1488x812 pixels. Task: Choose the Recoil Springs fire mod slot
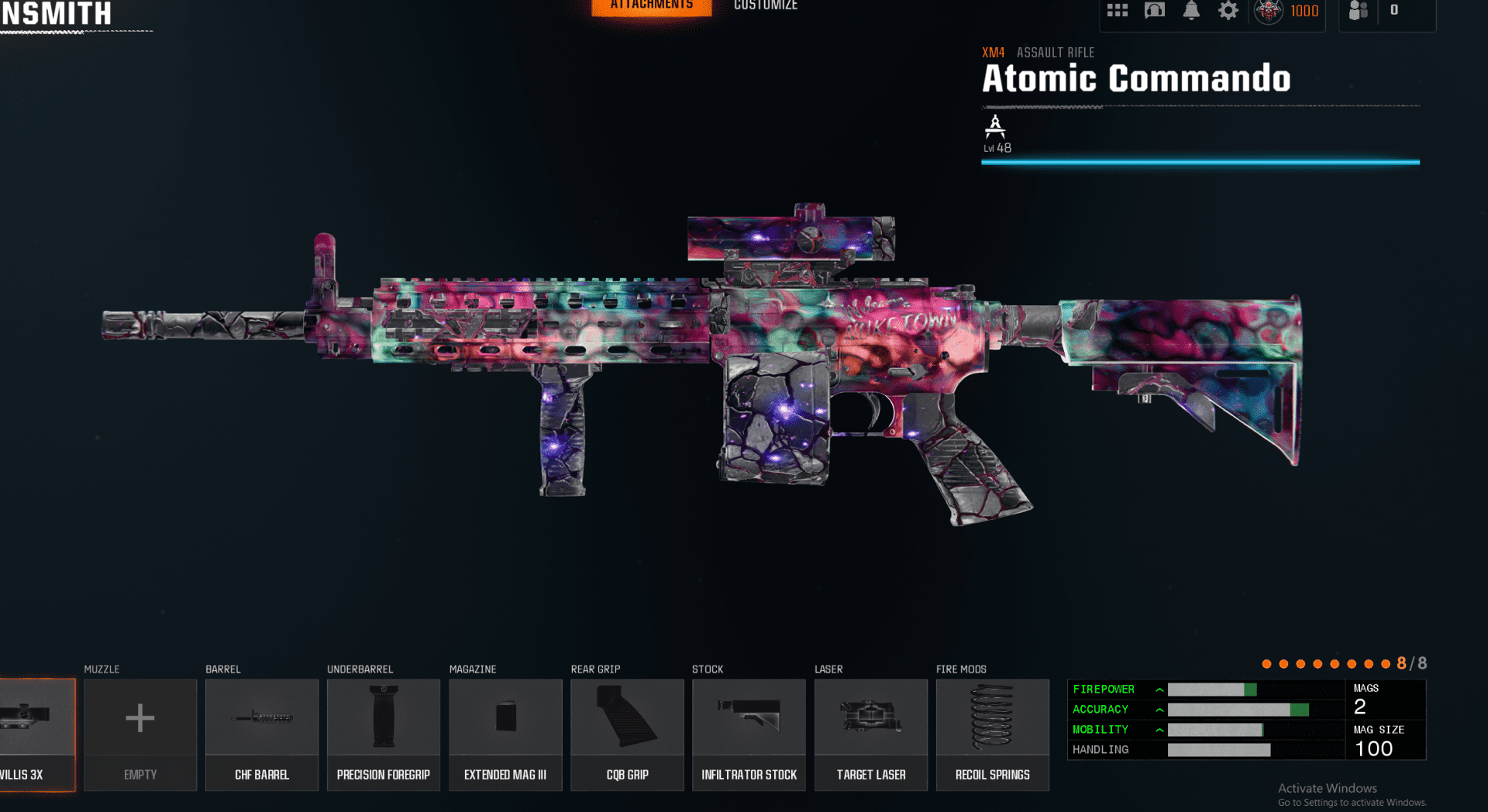993,734
